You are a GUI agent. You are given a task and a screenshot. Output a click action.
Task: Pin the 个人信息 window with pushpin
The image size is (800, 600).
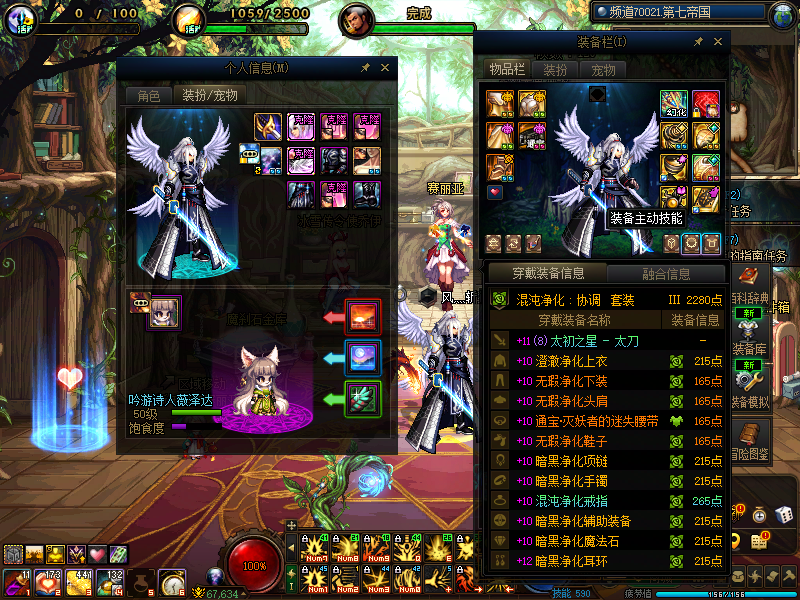pos(366,68)
